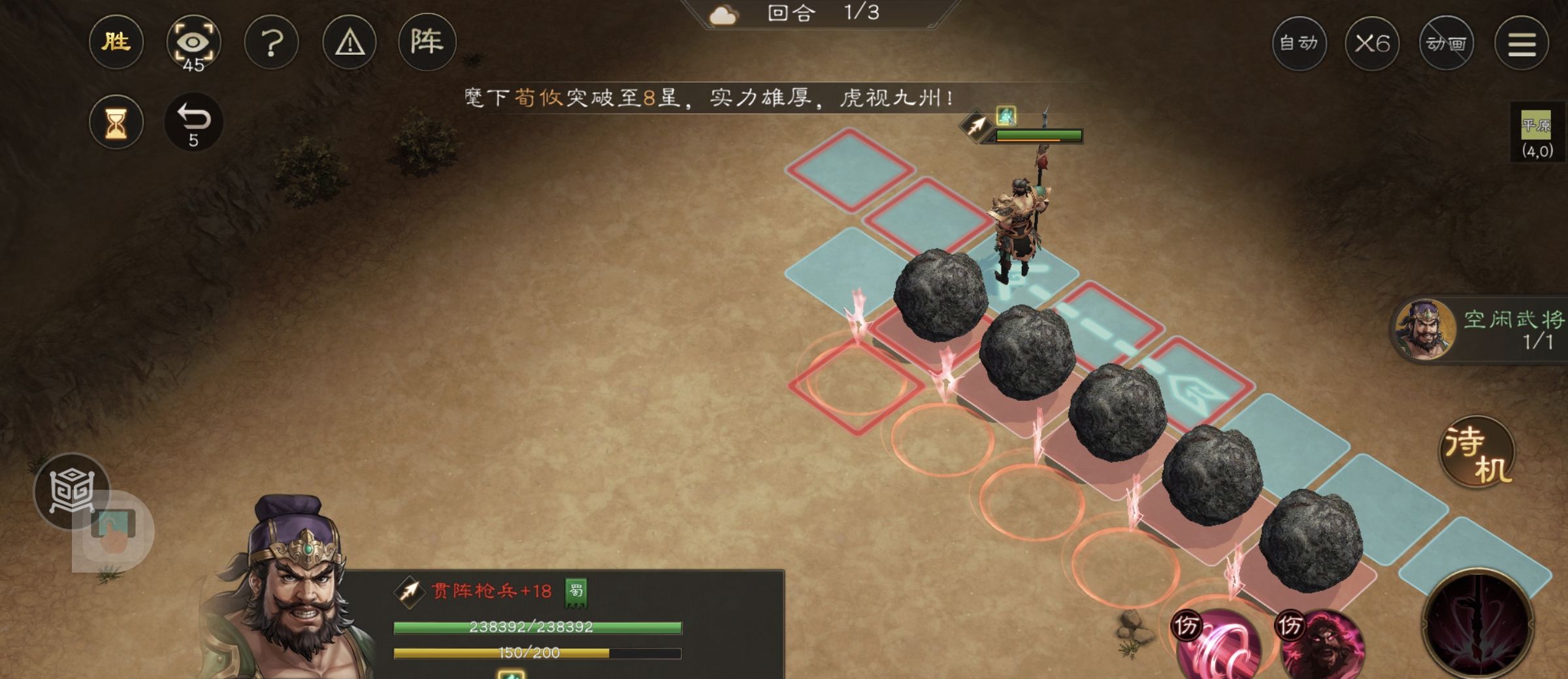
Task: Click the hourglass end-turn icon
Action: (x=116, y=123)
